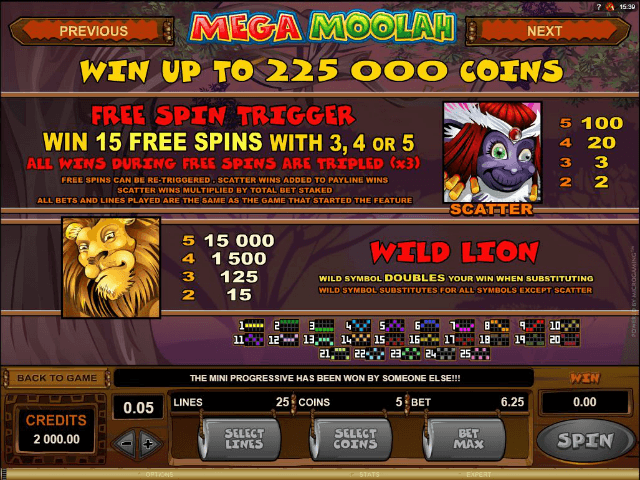Show the Next paytable page
The width and height of the screenshot is (640, 480).
coord(544,31)
